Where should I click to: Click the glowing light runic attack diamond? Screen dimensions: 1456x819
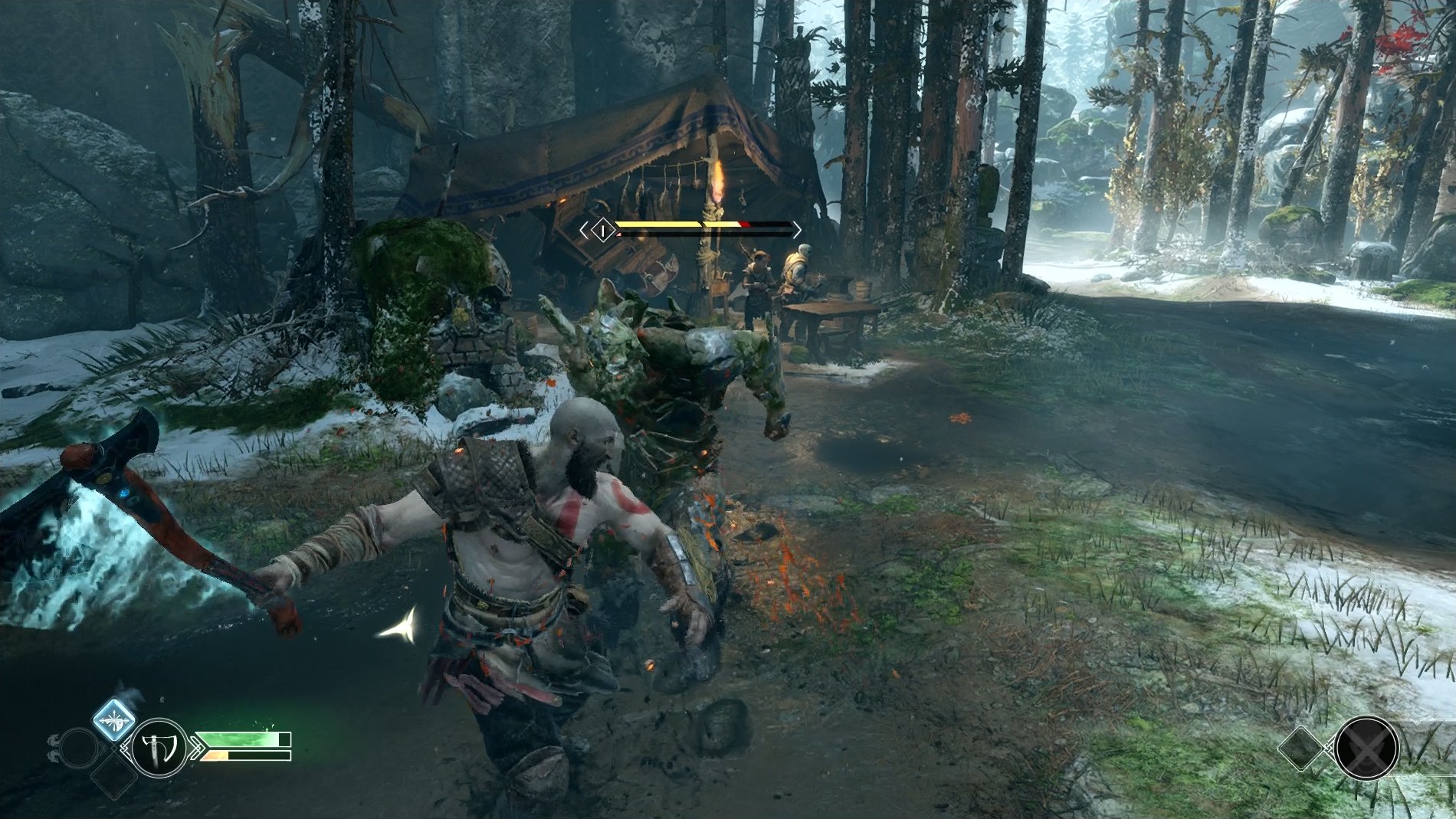click(x=113, y=720)
